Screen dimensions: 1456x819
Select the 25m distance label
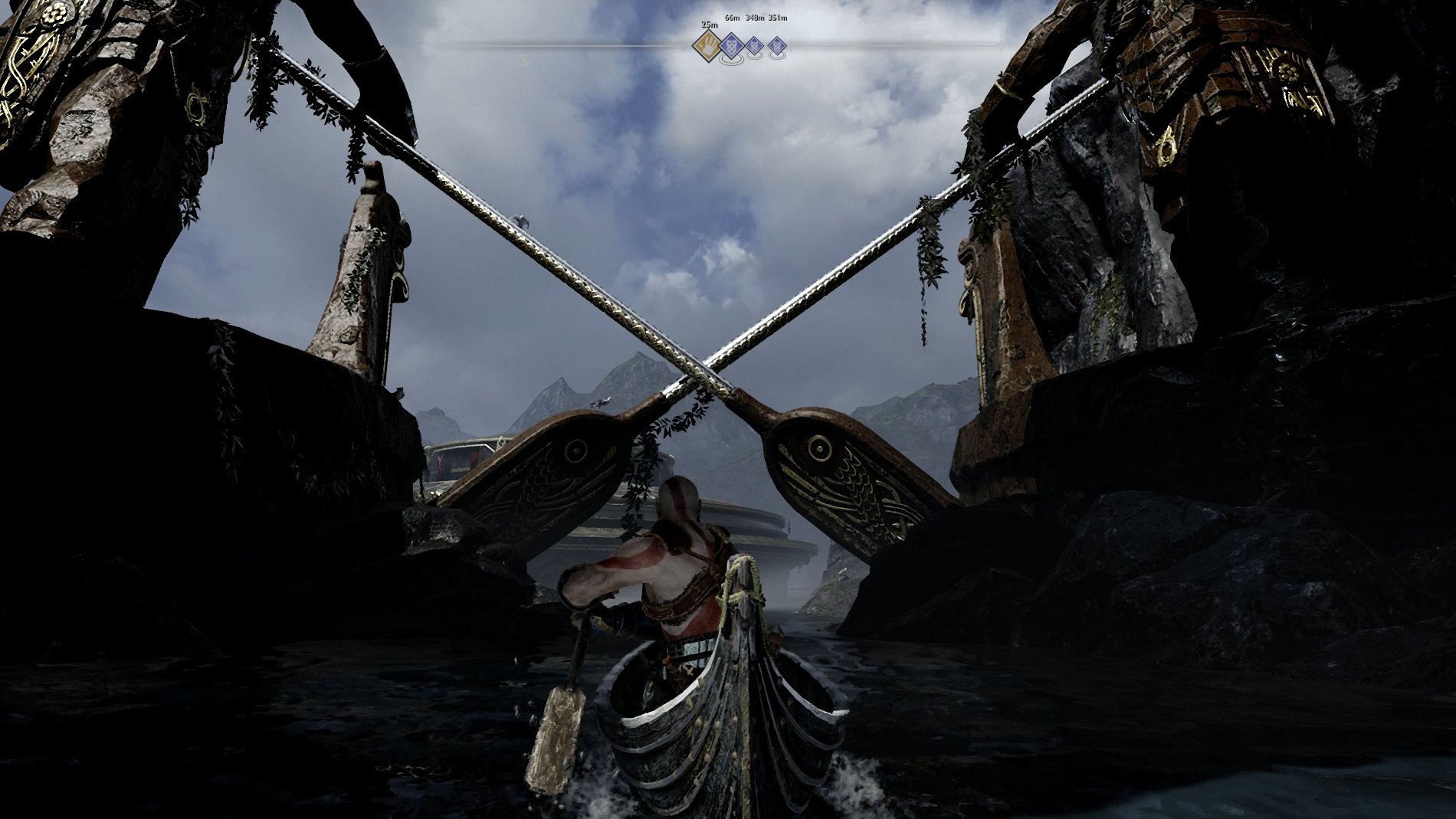[x=710, y=25]
